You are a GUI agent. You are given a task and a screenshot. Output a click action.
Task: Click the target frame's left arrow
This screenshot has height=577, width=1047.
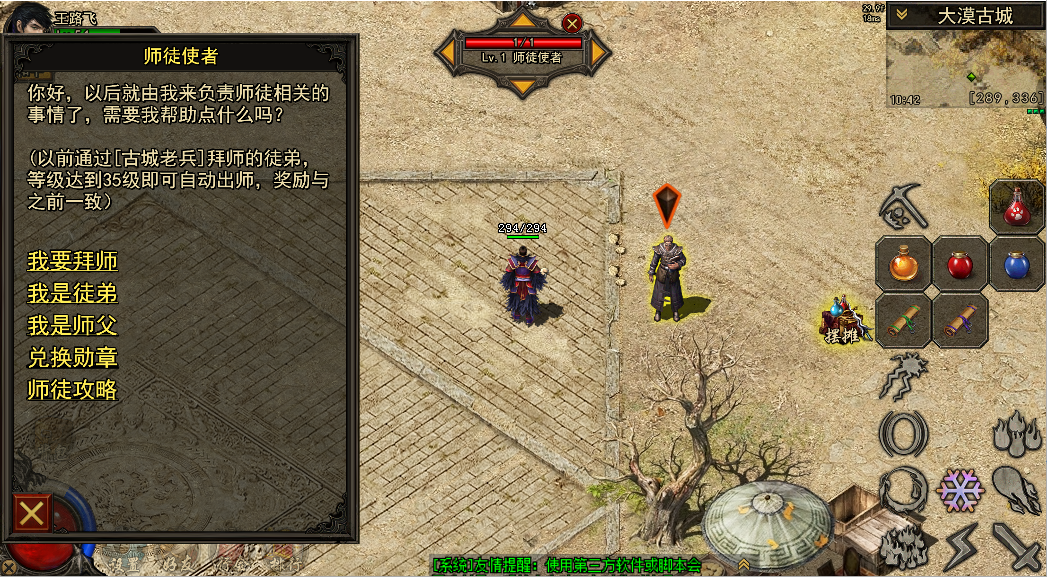pyautogui.click(x=447, y=50)
